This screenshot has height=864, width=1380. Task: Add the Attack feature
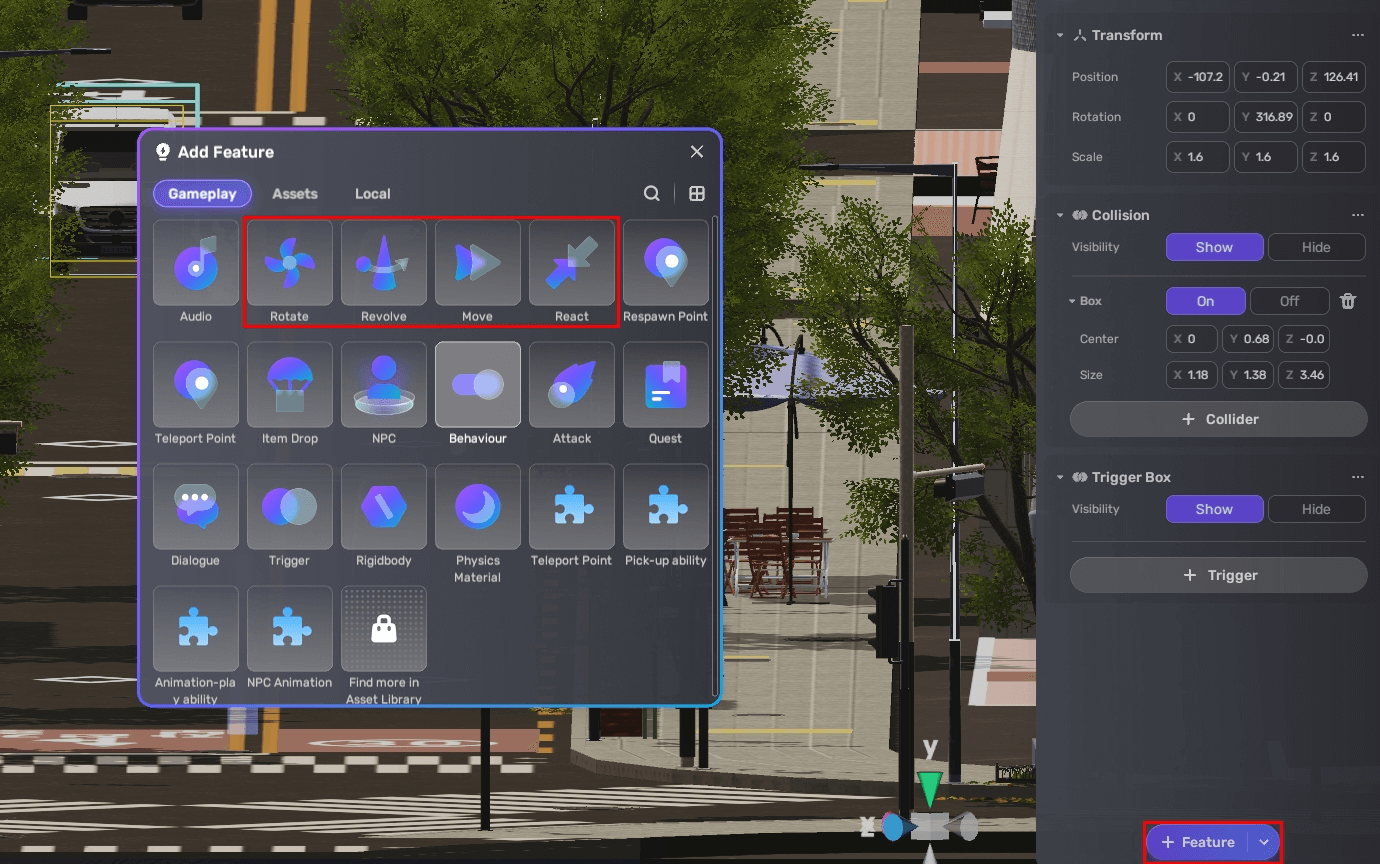pos(571,384)
